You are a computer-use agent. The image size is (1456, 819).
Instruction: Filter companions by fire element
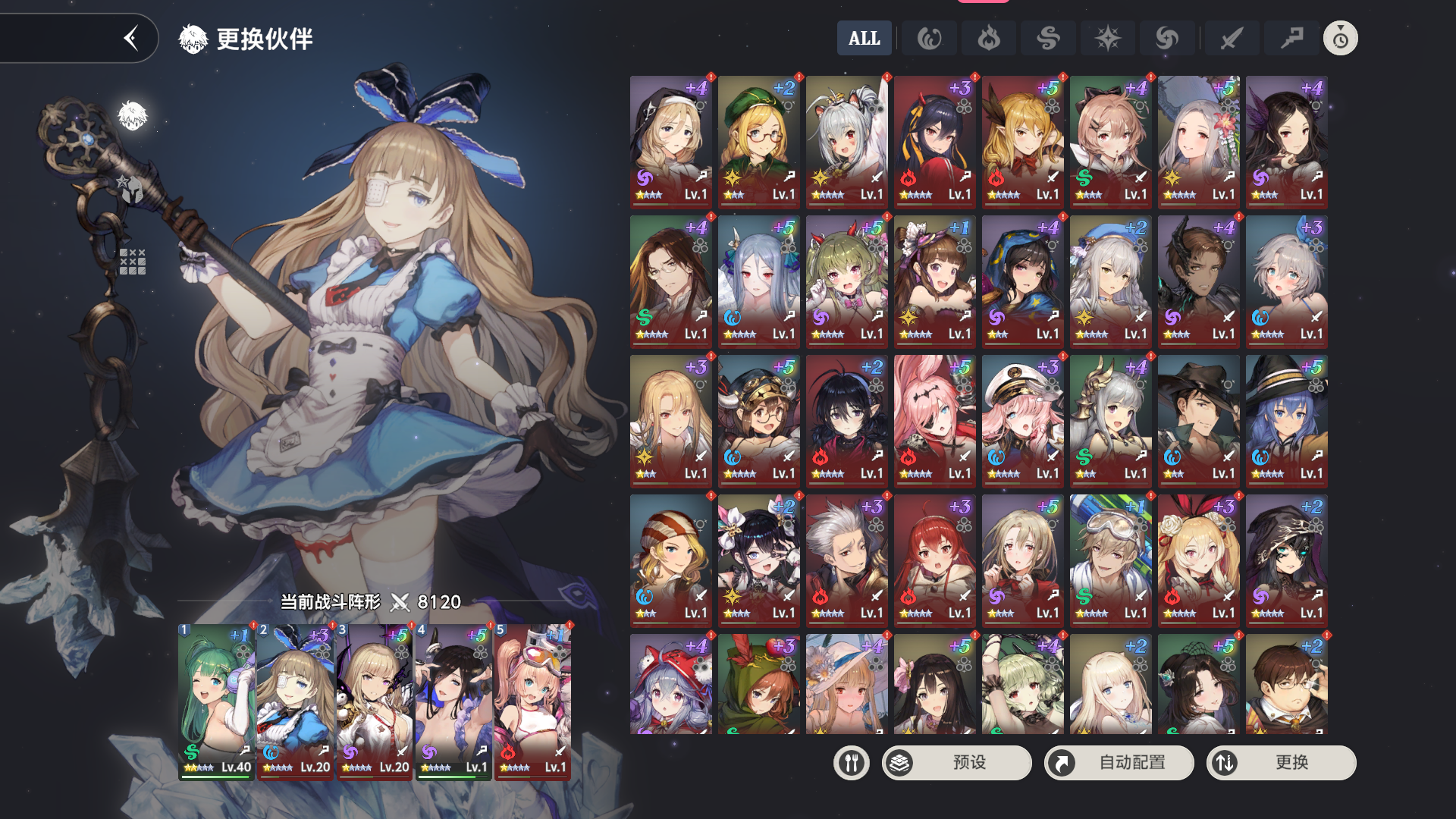988,38
